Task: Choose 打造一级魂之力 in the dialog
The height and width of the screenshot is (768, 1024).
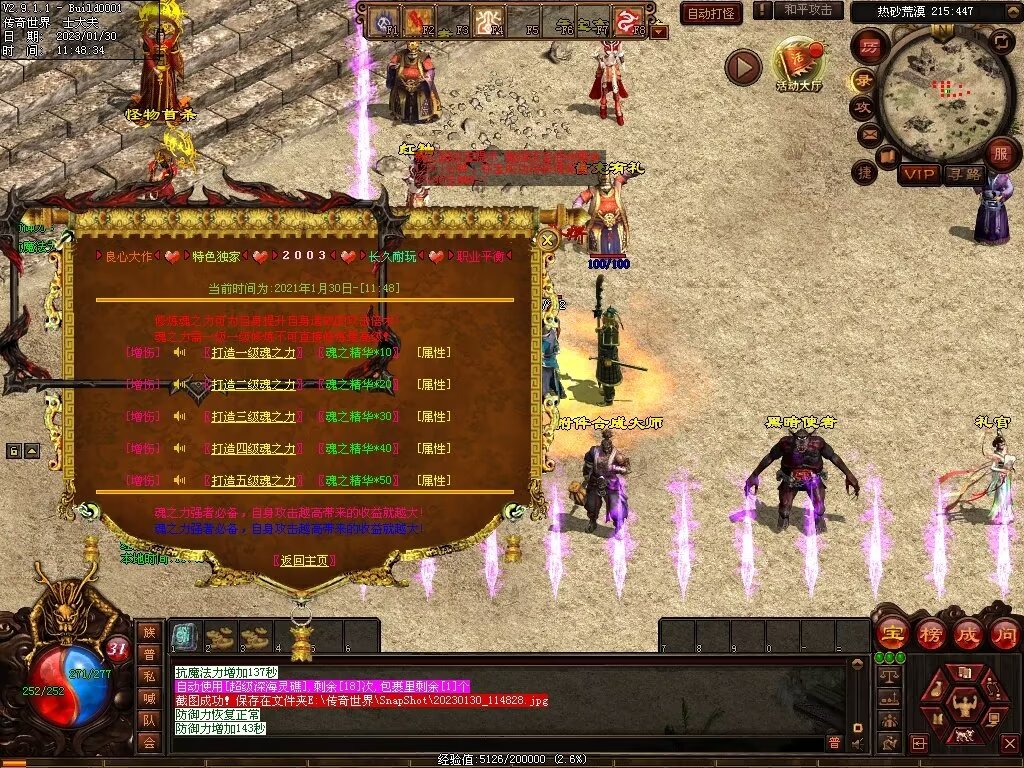Action: point(253,353)
